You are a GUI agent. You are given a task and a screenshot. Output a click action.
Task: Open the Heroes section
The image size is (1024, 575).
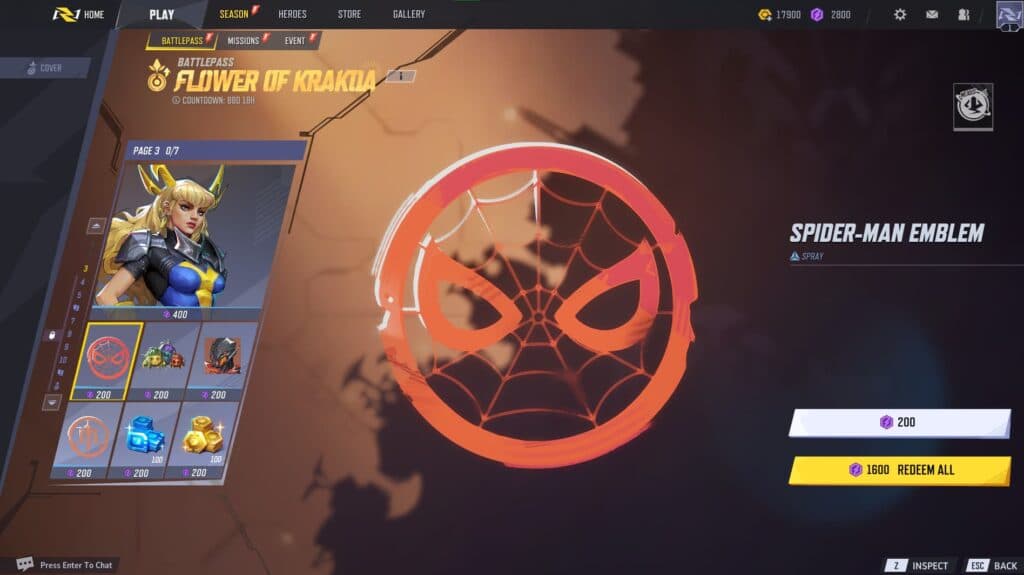292,14
